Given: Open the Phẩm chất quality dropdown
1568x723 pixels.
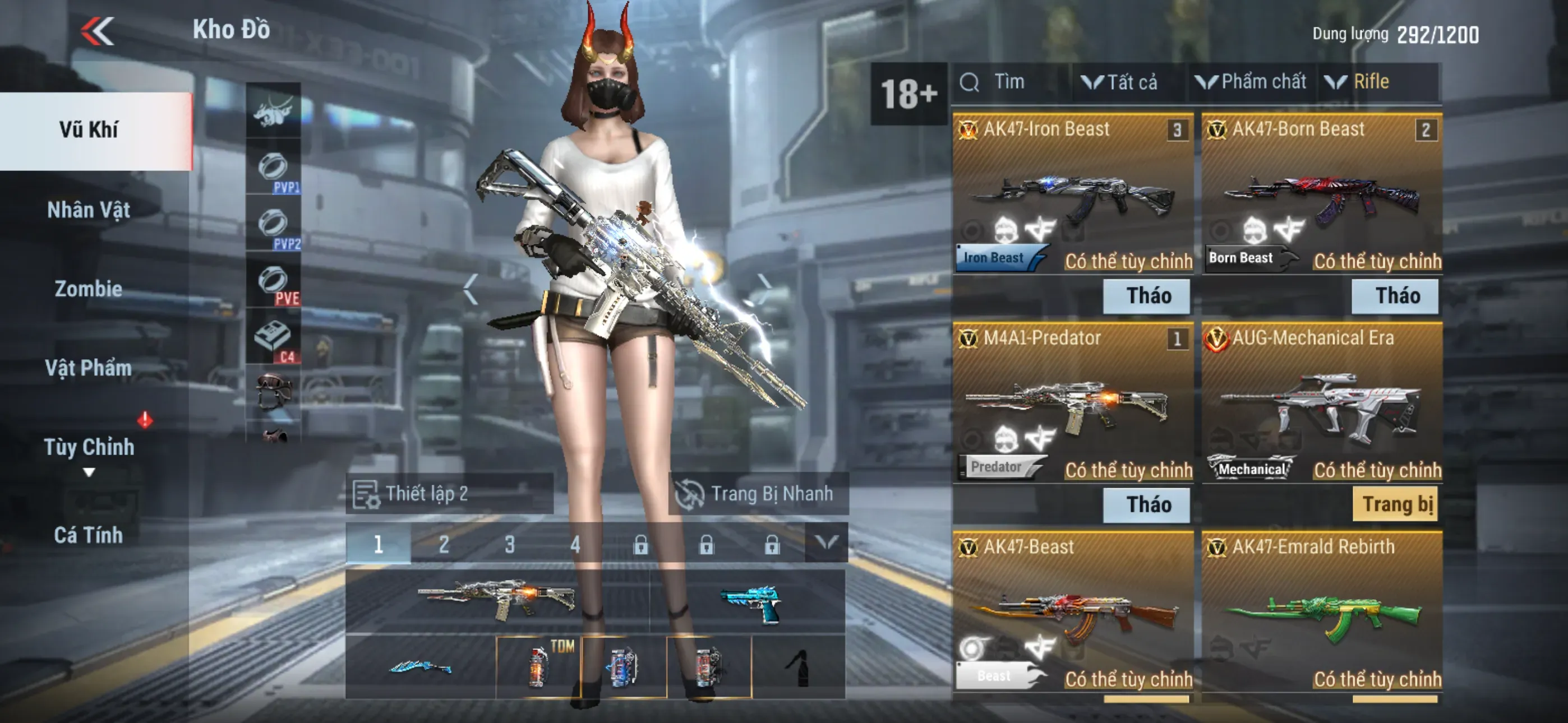Looking at the screenshot, I should coord(1252,82).
